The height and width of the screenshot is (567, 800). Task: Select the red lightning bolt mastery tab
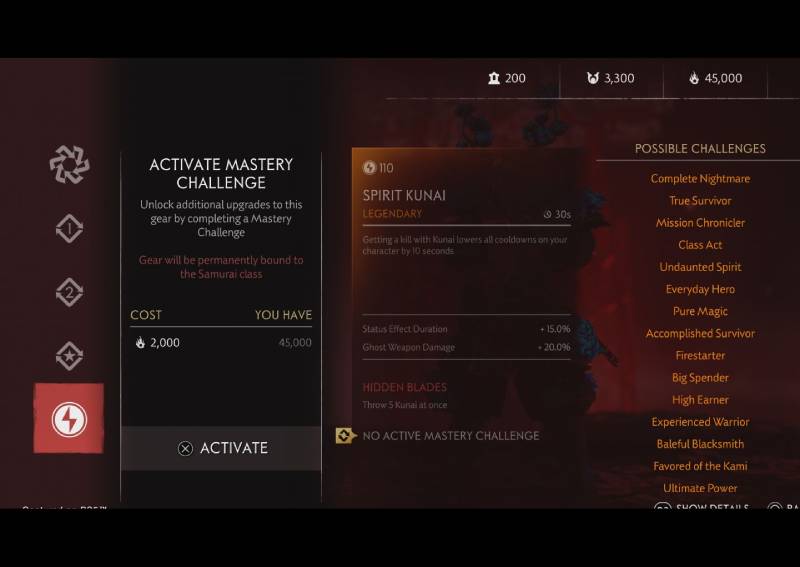pyautogui.click(x=69, y=418)
